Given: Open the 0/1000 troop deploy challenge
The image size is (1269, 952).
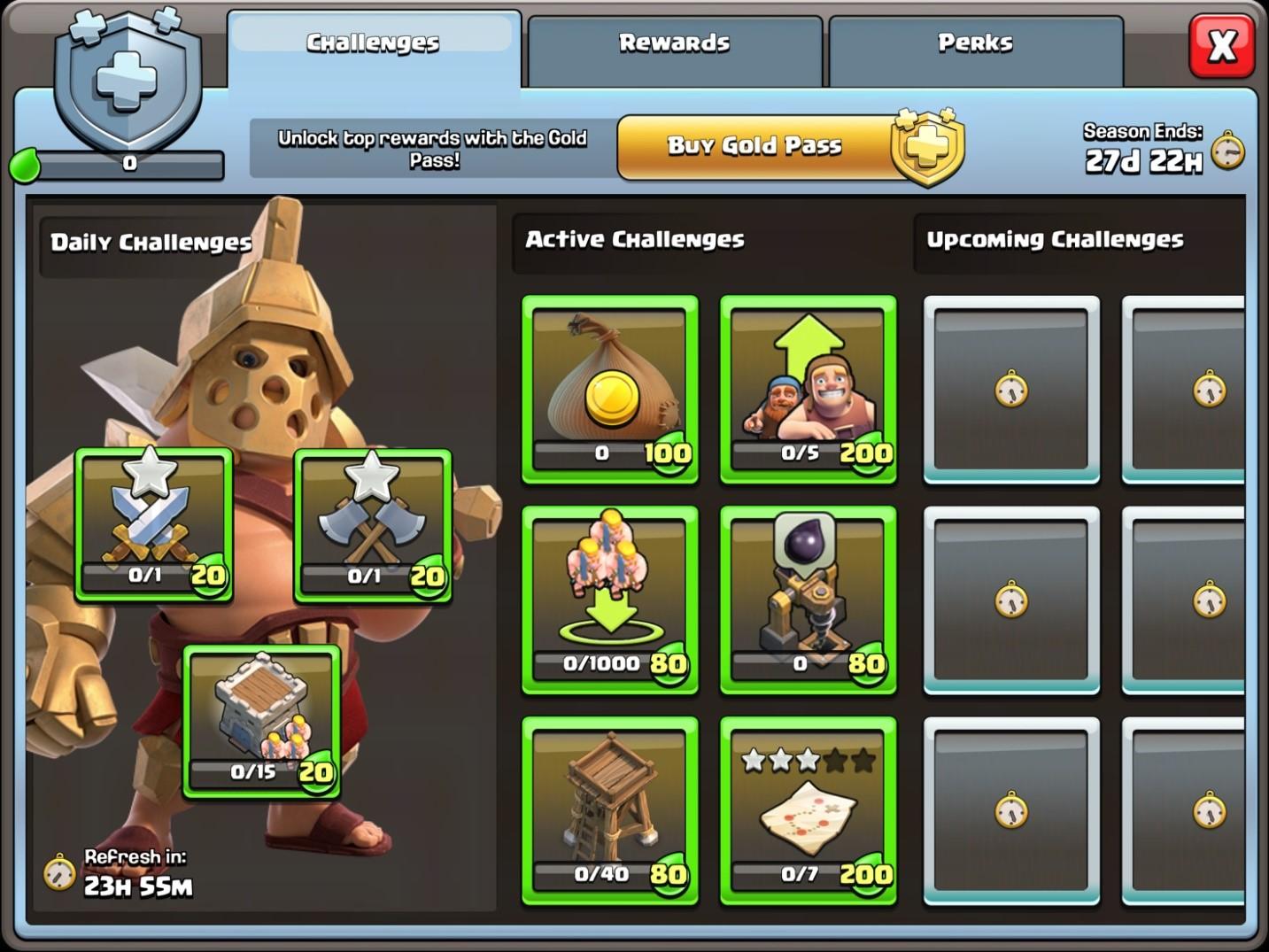Looking at the screenshot, I should pyautogui.click(x=610, y=600).
